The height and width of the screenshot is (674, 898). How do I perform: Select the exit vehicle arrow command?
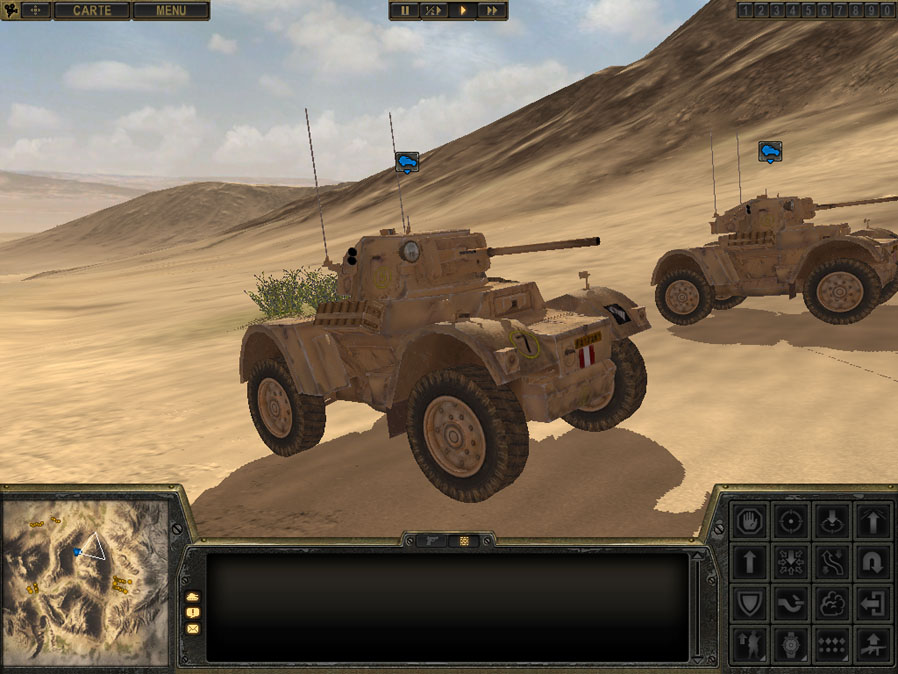pyautogui.click(x=874, y=603)
